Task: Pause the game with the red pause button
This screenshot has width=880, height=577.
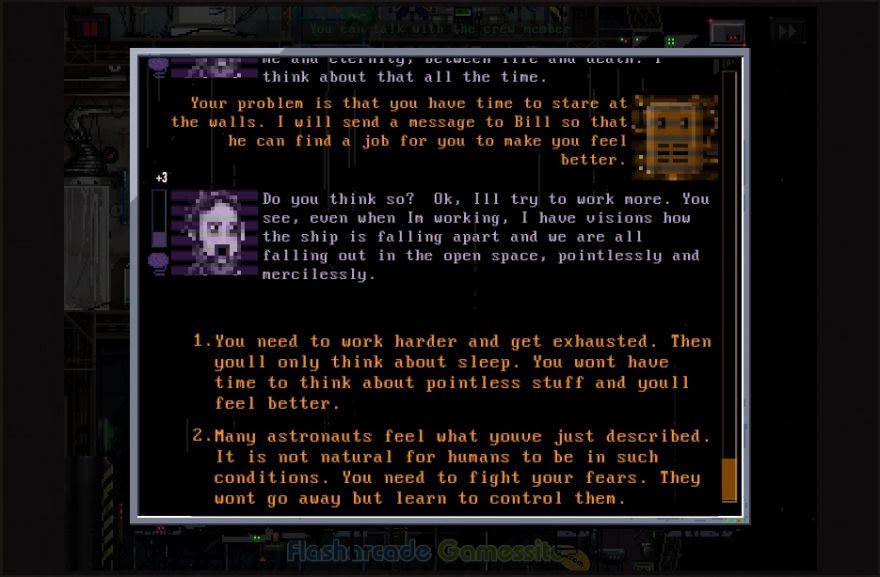Action: 90,28
